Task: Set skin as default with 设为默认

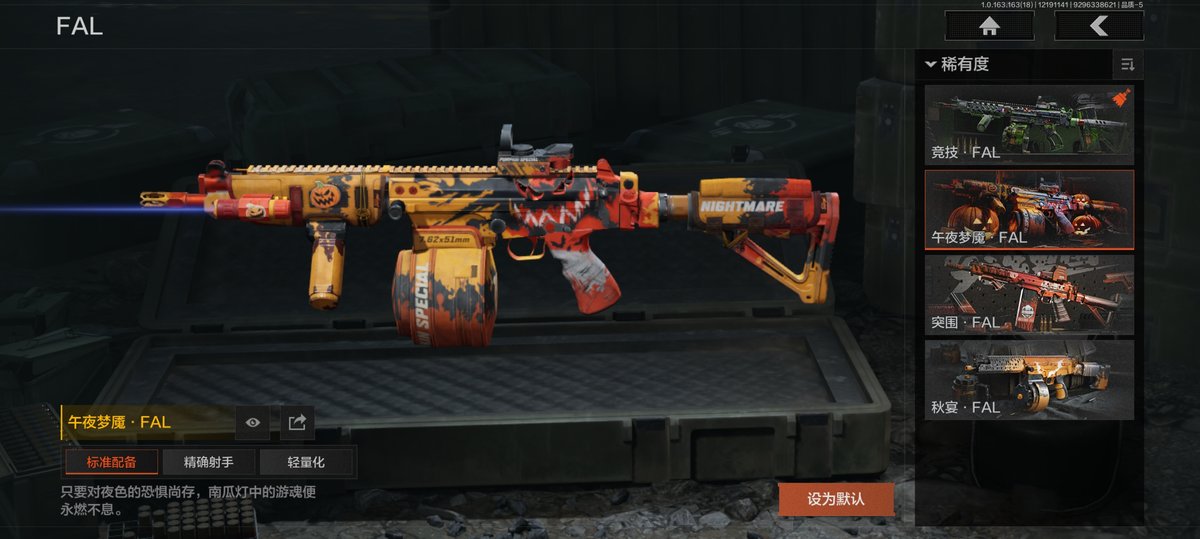Action: coord(836,498)
